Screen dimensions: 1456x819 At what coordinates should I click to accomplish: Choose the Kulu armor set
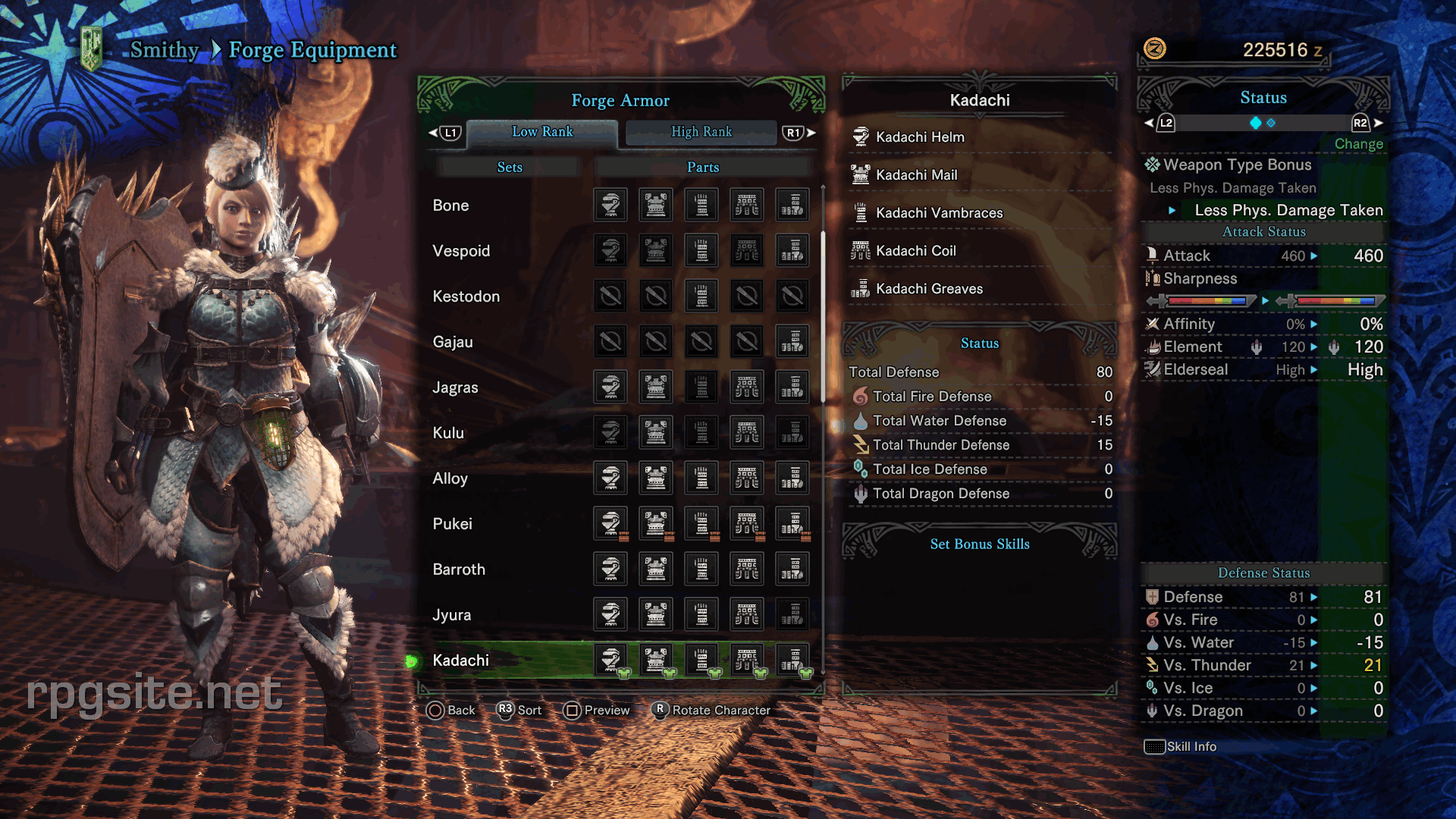448,433
